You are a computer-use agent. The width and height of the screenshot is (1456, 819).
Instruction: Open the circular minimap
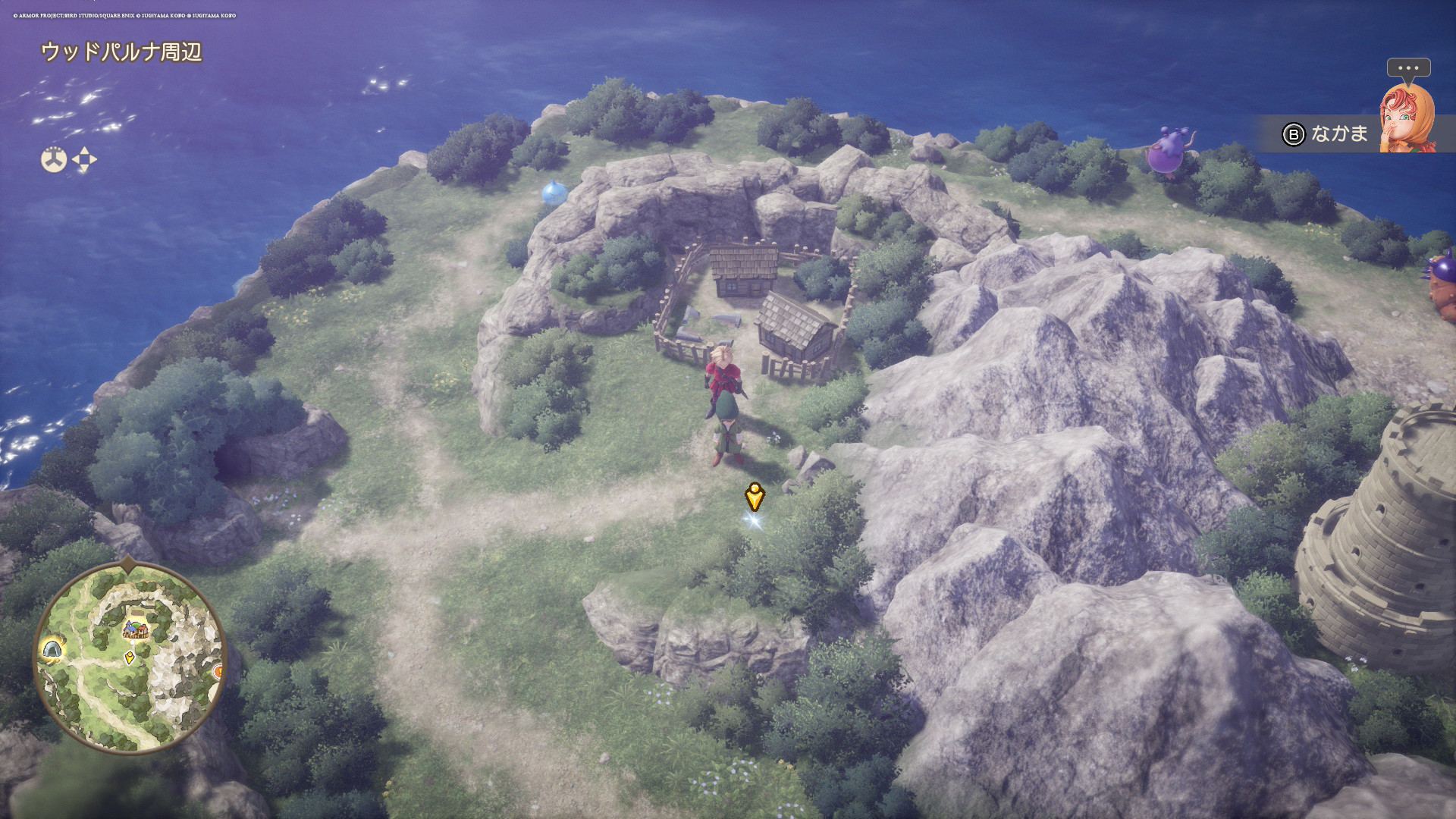(x=130, y=657)
